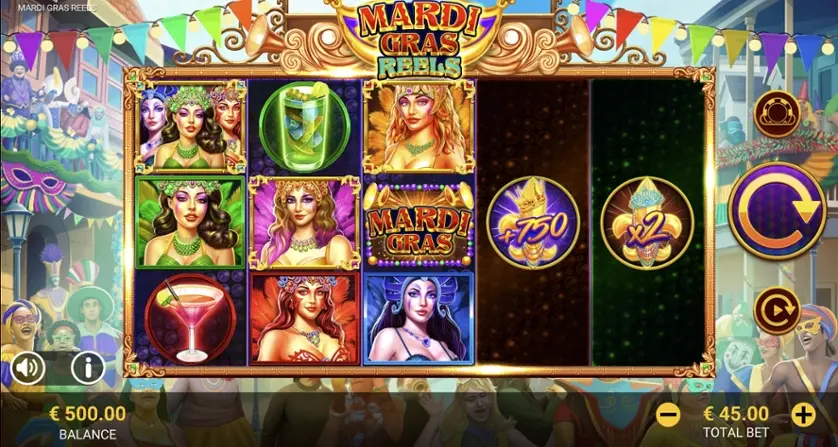This screenshot has height=447, width=838.
Task: Open the info paytable button
Action: coord(88,368)
